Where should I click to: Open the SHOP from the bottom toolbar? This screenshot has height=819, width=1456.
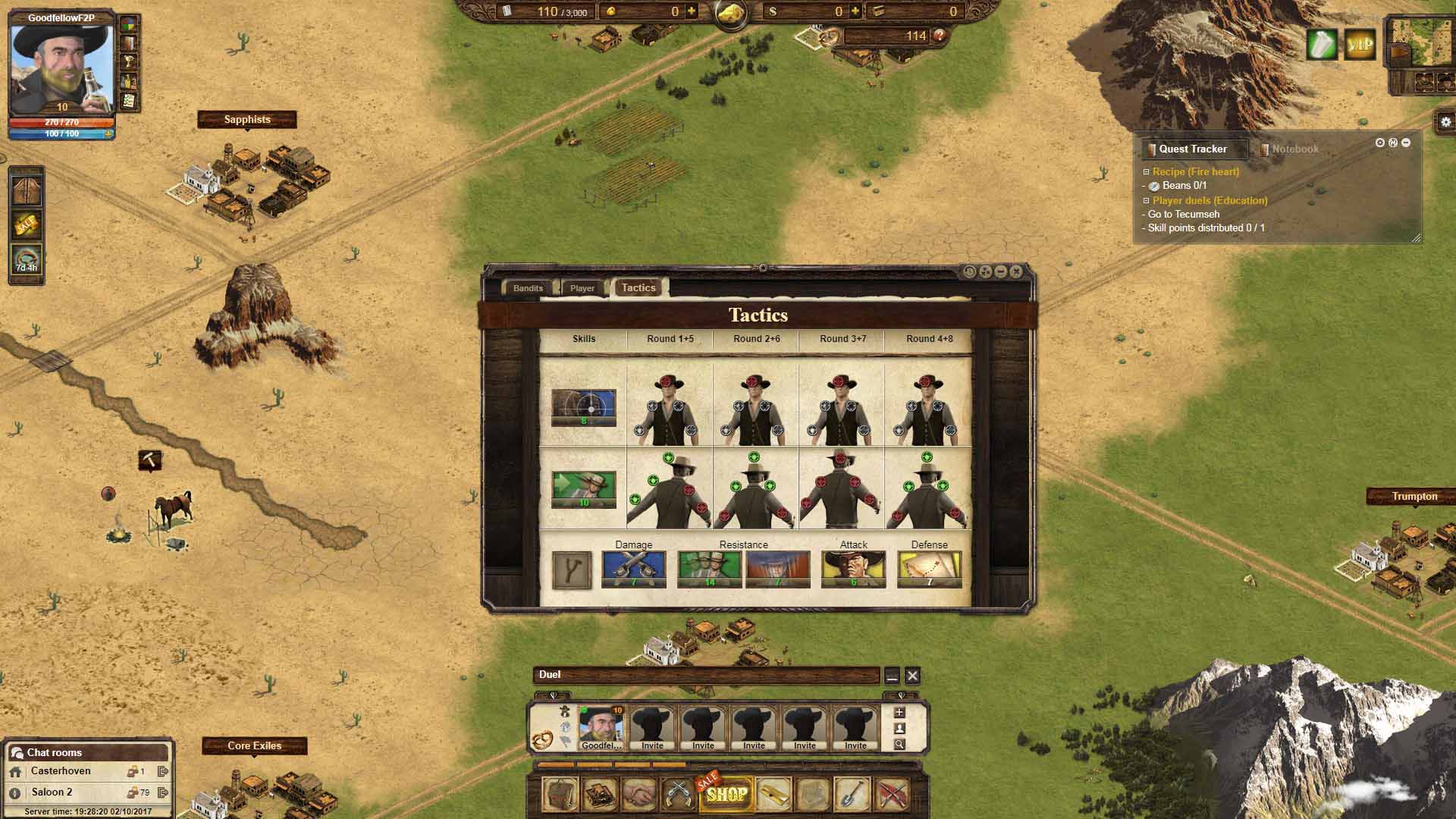pyautogui.click(x=726, y=794)
